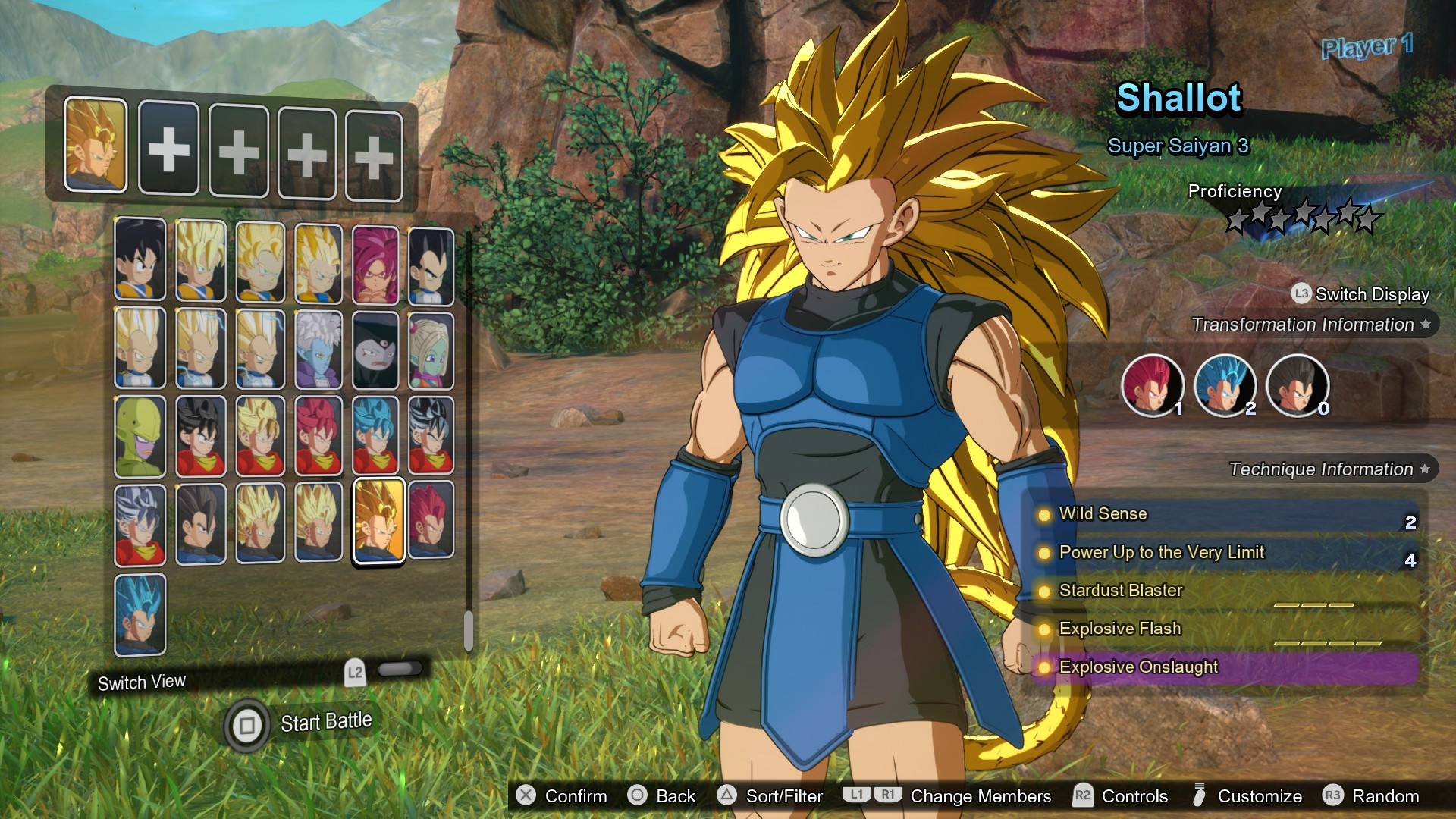
Task: Open the Sort/Filter menu
Action: coord(771,796)
